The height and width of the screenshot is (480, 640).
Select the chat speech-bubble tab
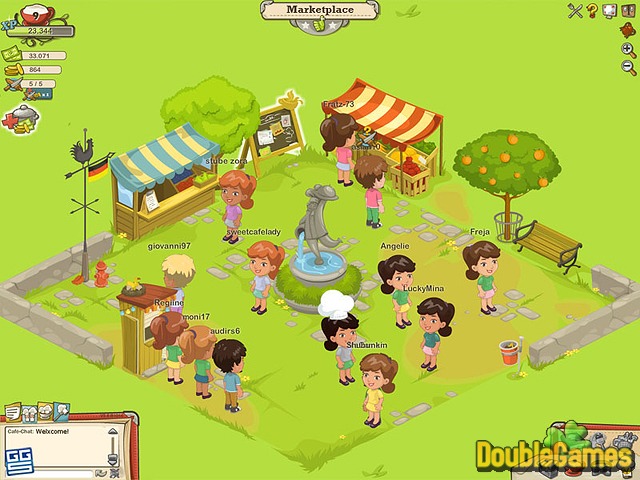(12, 411)
